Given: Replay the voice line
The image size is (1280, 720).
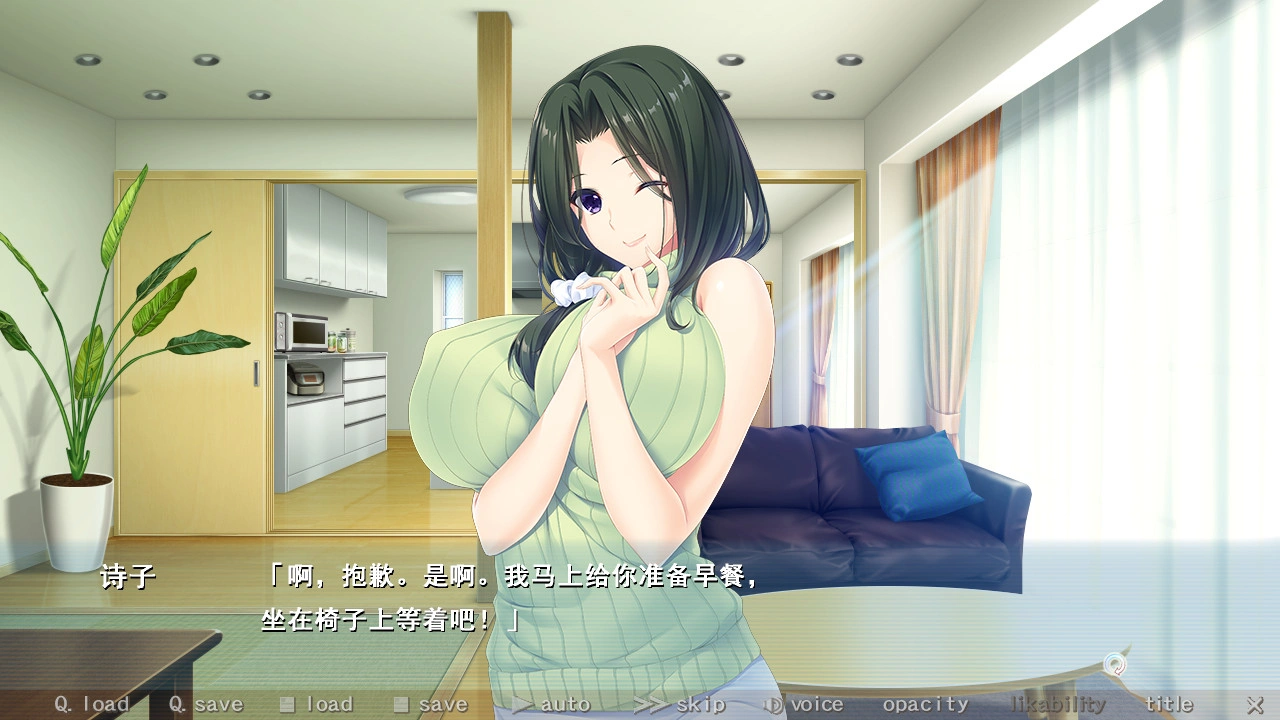Looking at the screenshot, I should point(804,705).
